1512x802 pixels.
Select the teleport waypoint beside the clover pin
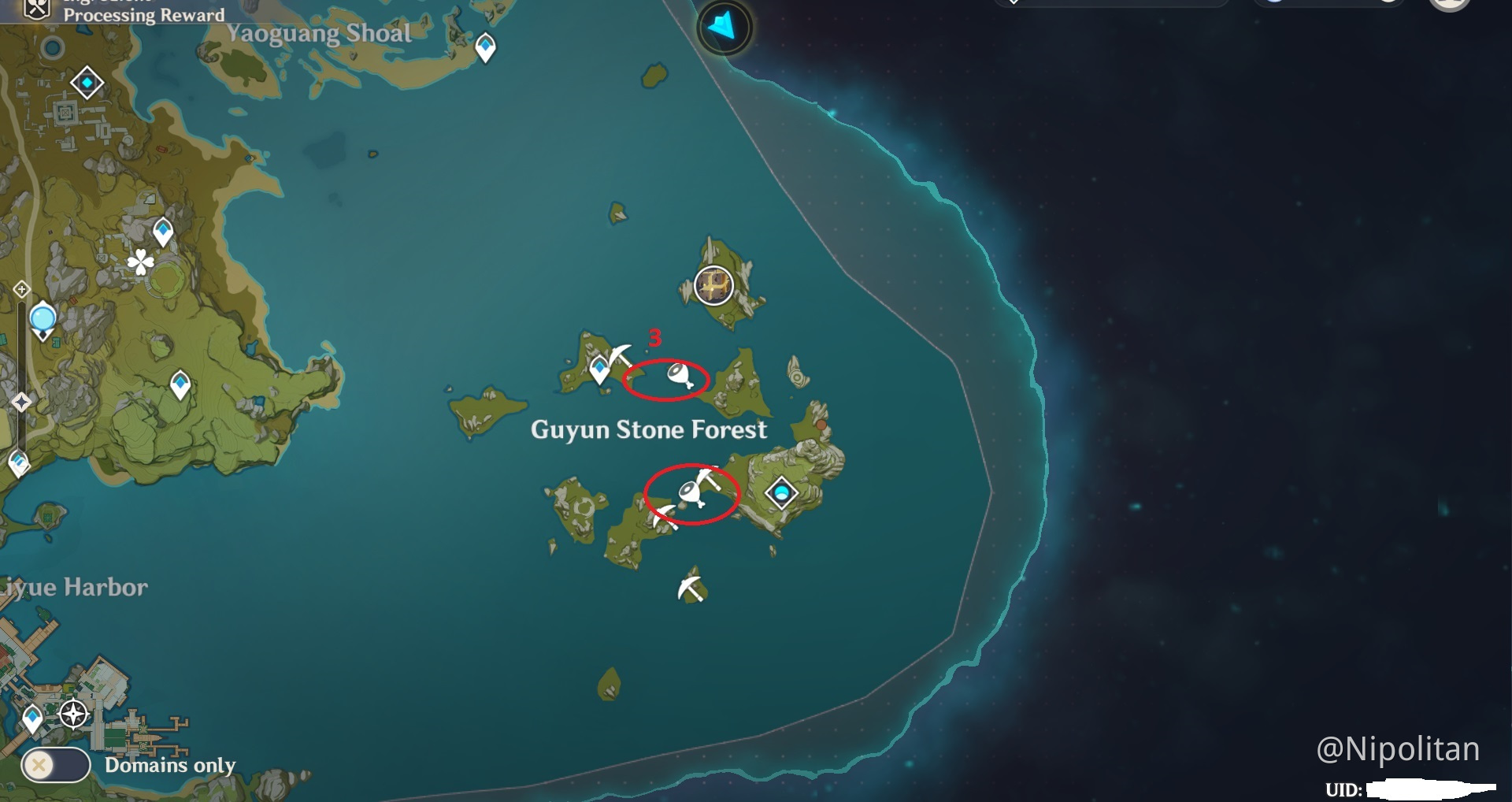pyautogui.click(x=163, y=232)
